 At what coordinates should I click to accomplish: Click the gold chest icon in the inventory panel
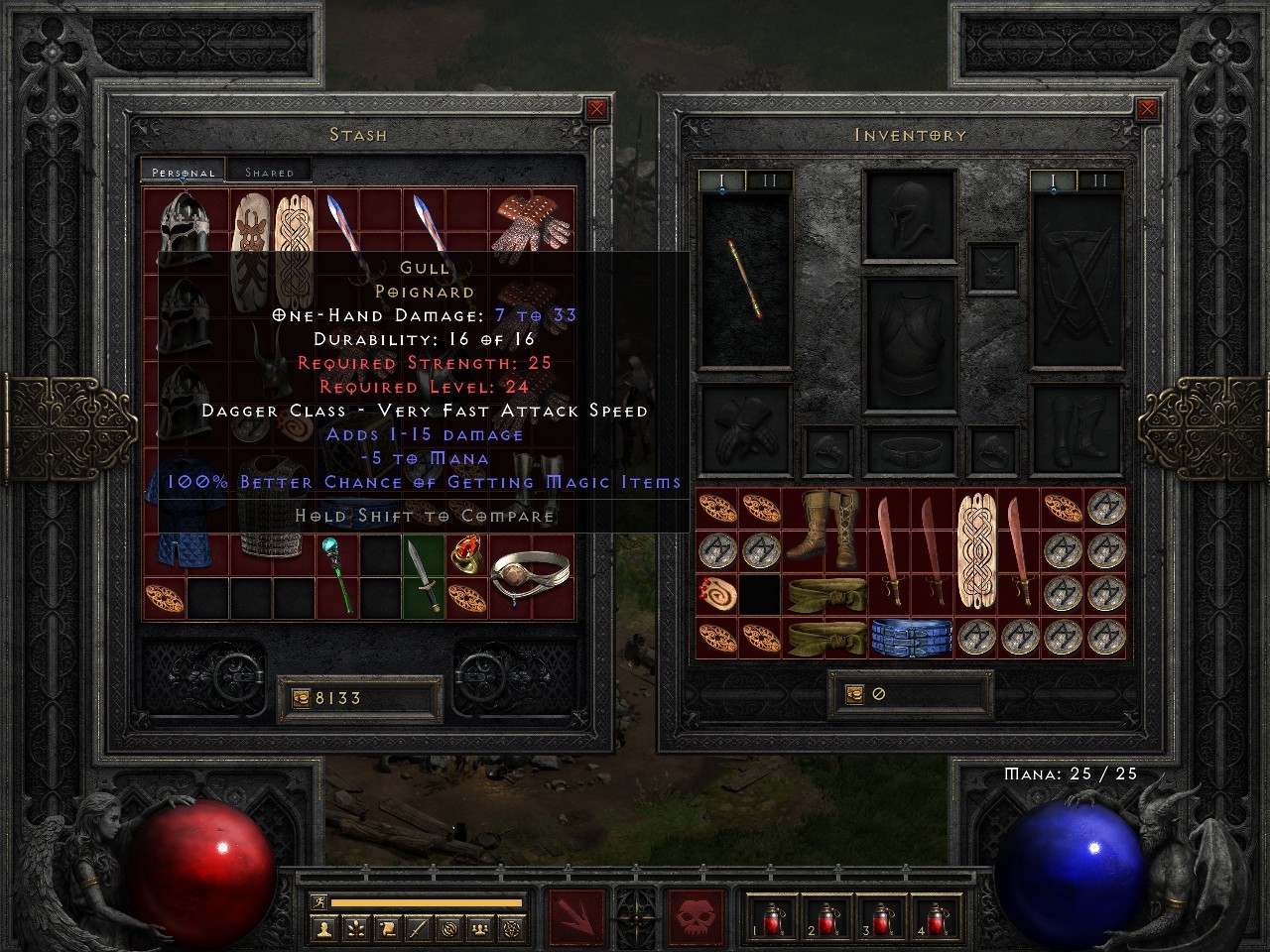854,693
